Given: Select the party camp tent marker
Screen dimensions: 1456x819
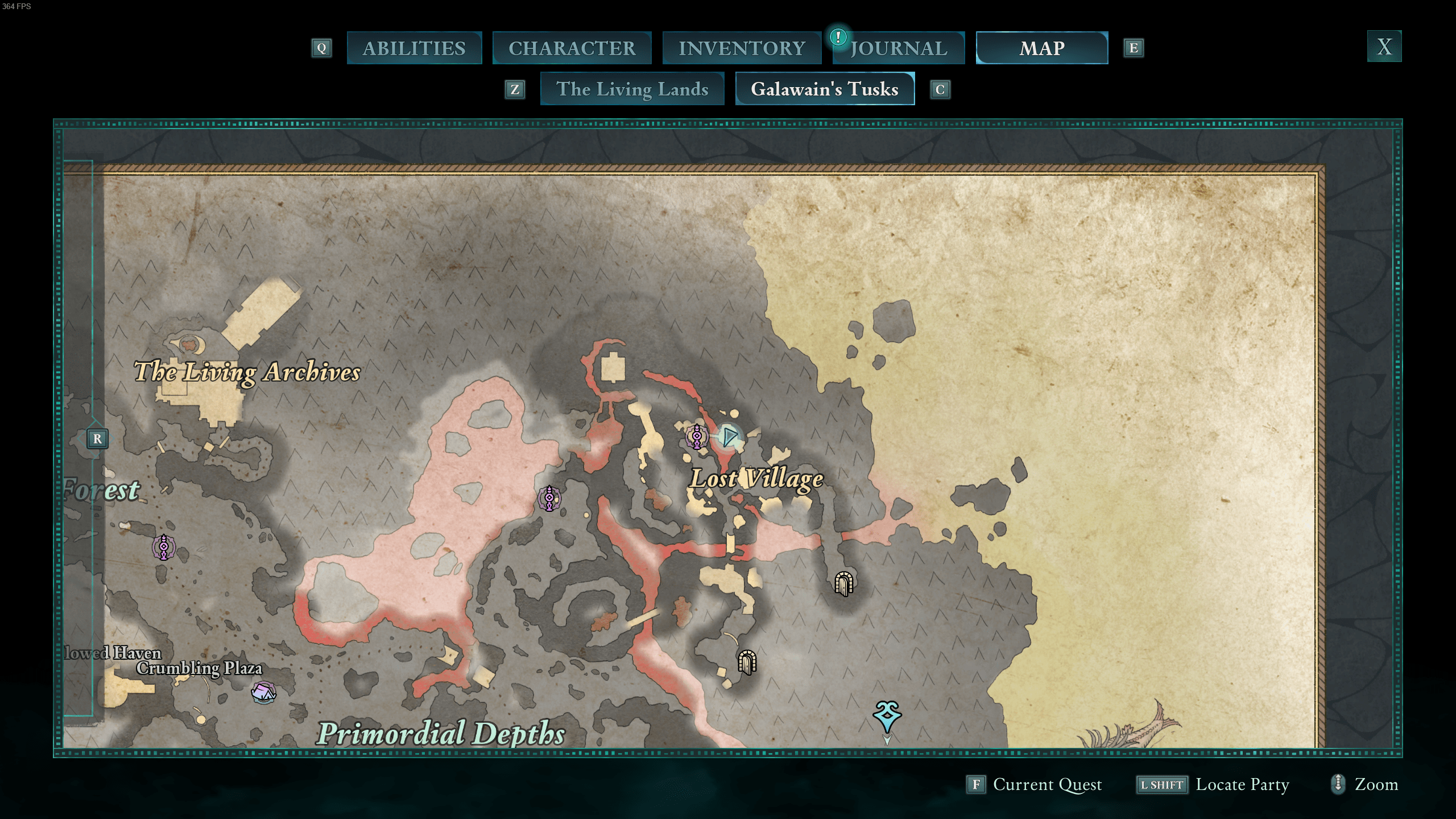Looking at the screenshot, I should (263, 692).
